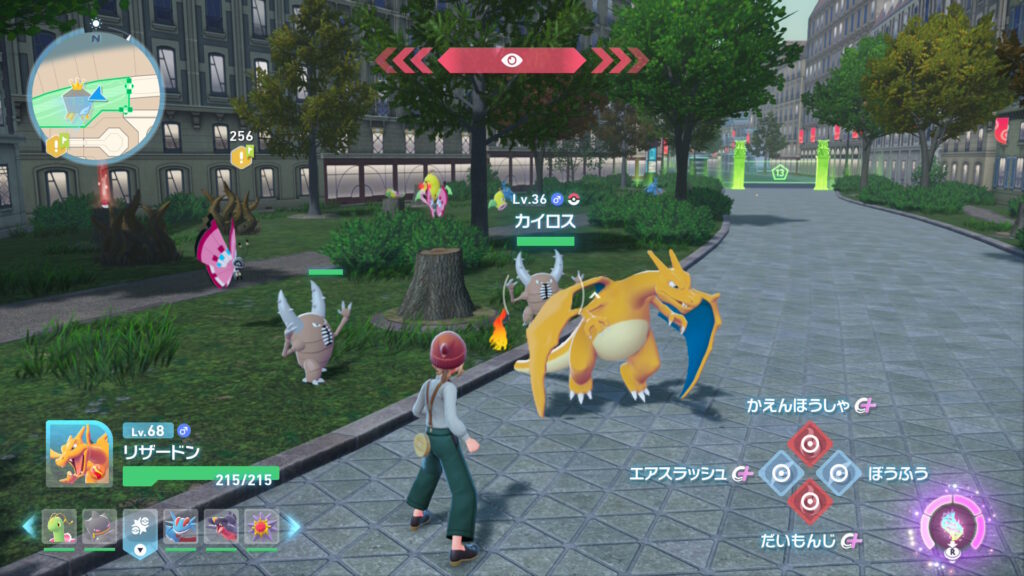
Task: Switch to Garchomp in the party bar
Action: 222,527
